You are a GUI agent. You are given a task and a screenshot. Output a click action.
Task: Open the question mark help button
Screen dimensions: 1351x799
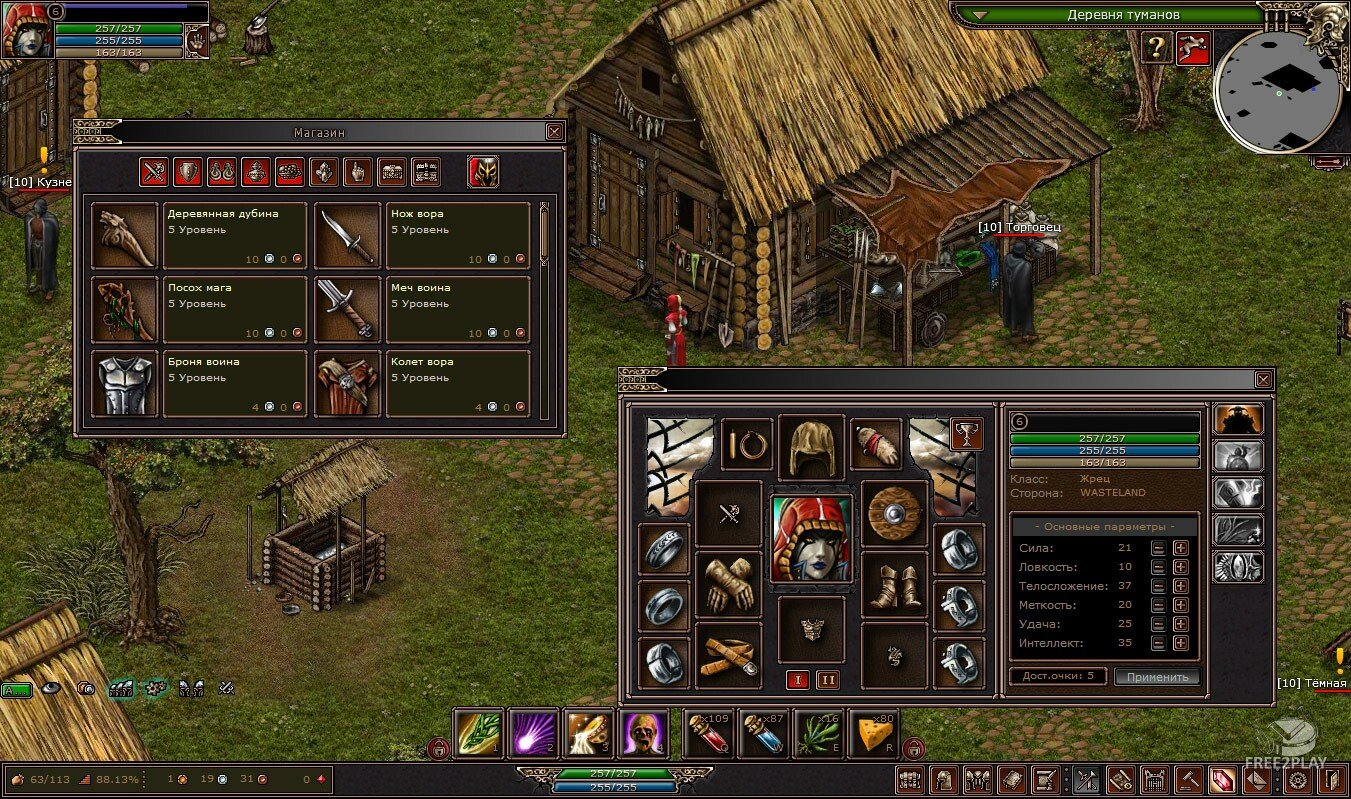click(1156, 48)
